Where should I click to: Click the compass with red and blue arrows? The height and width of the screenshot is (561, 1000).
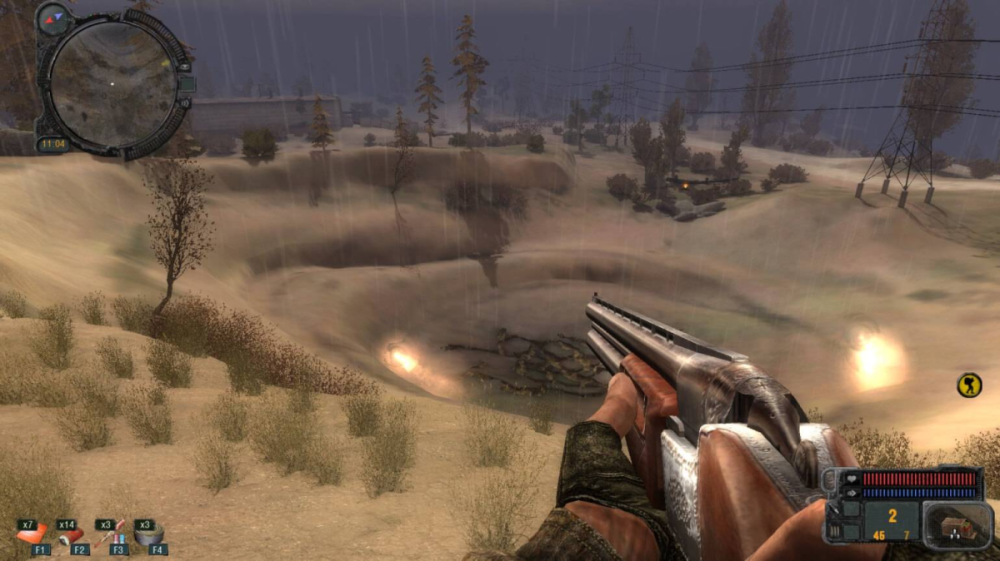click(x=53, y=17)
